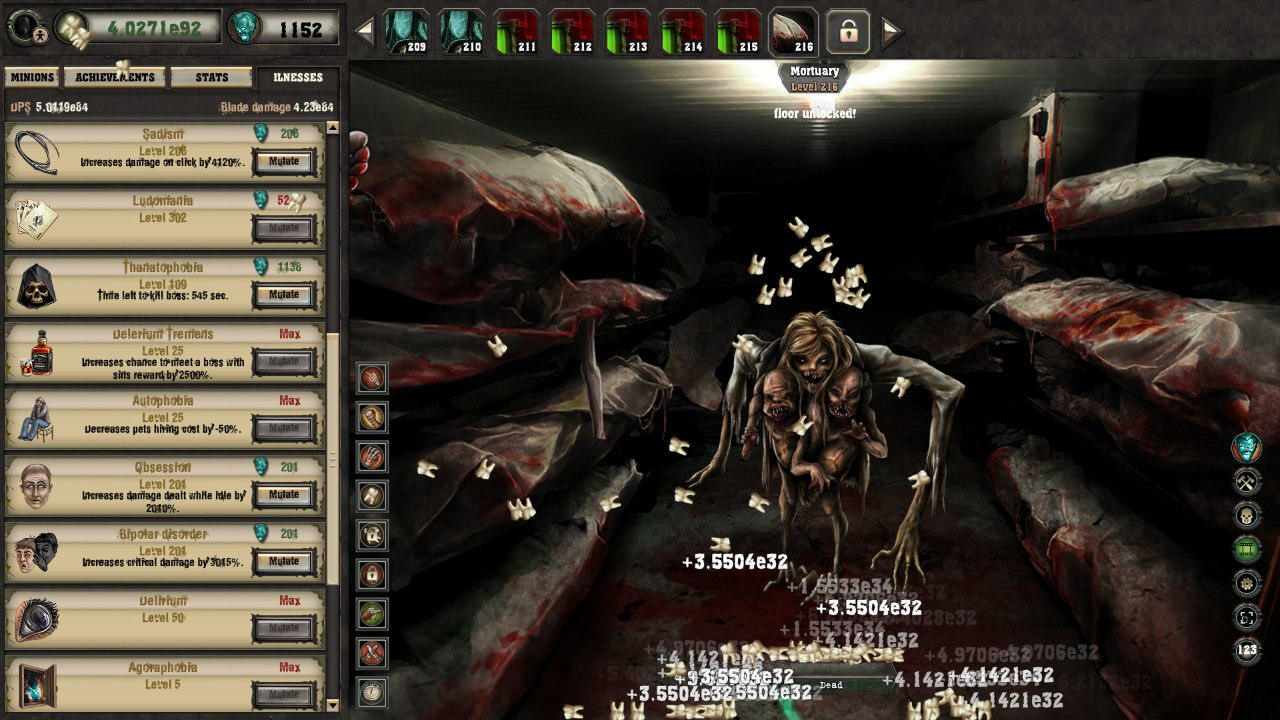
Task: Switch to the ACHIEVEMENTS tab
Action: tap(113, 76)
